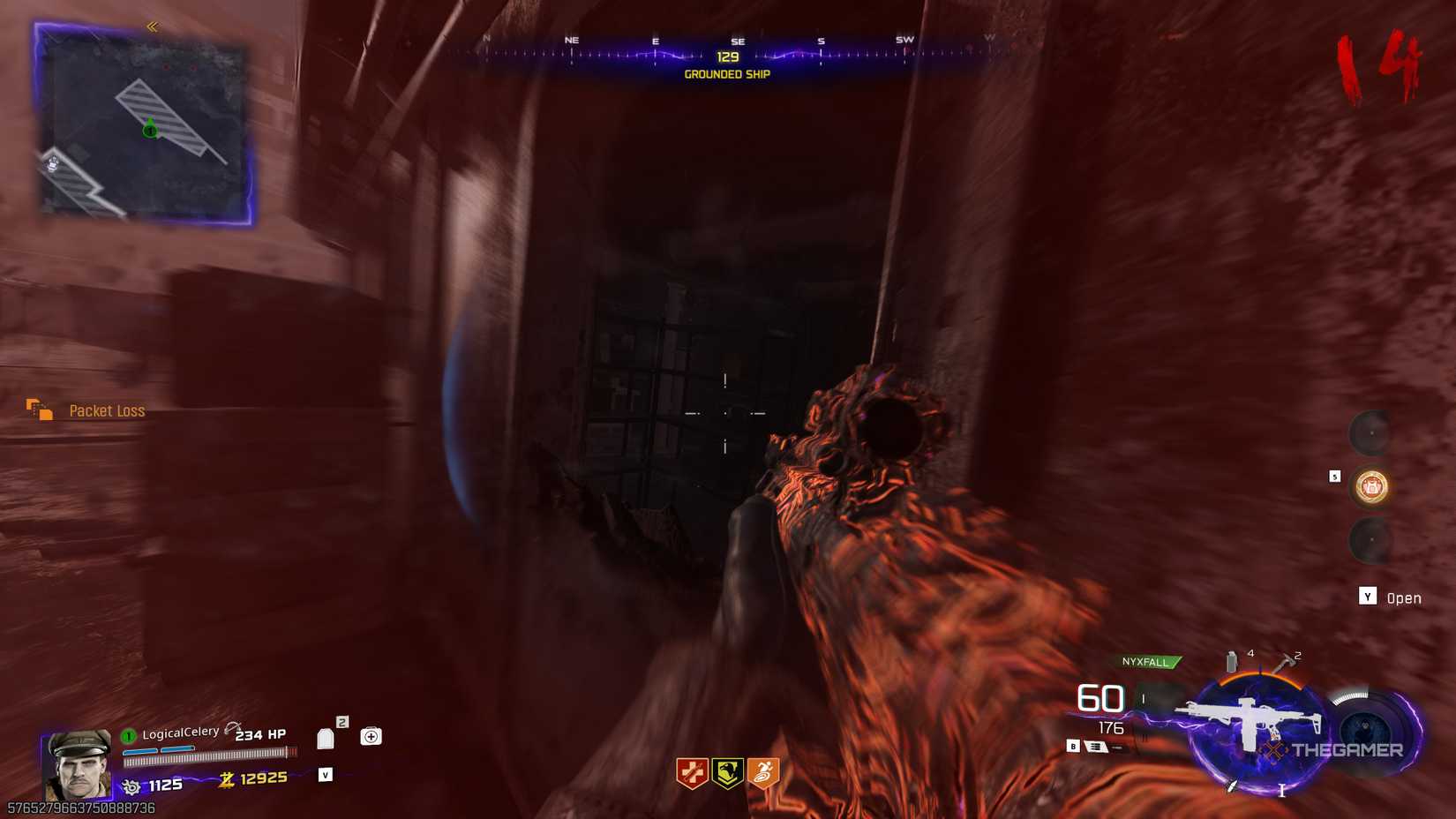The image size is (1456, 819).
Task: Select the Quick Revive perk icon
Action: [x=694, y=770]
